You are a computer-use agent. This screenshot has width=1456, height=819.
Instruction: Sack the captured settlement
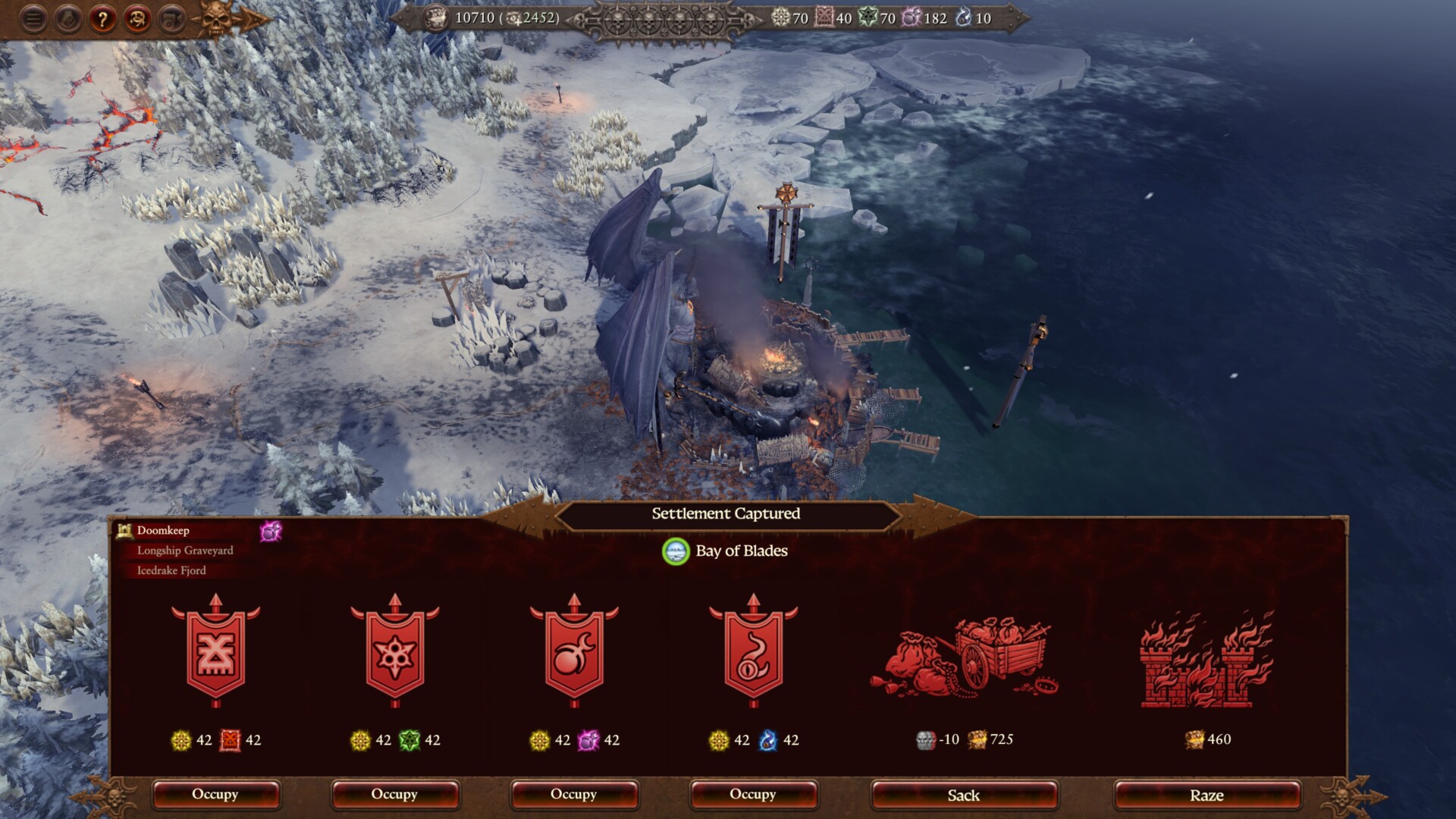(x=964, y=795)
